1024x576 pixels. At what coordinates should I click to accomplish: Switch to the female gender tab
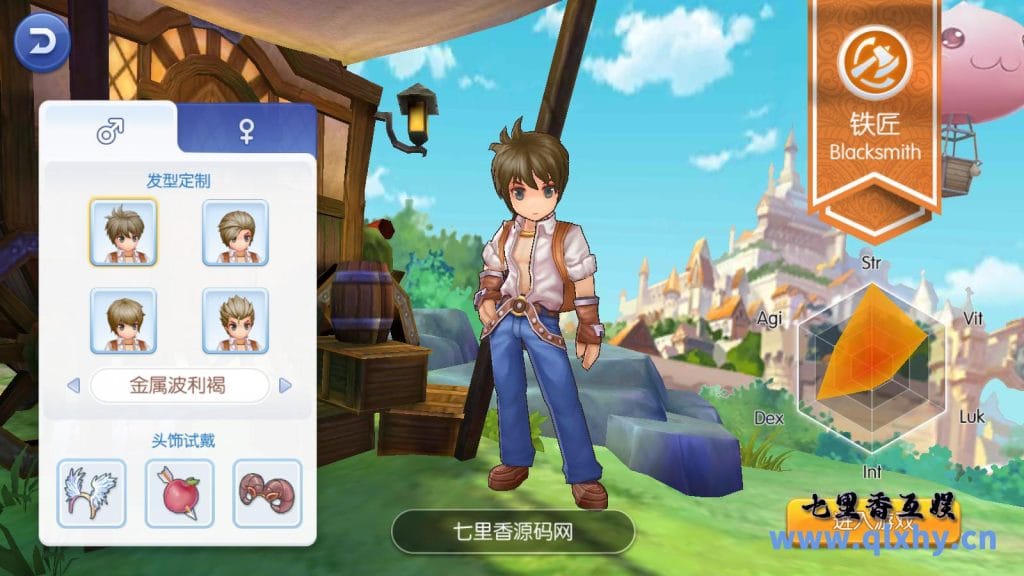246,131
